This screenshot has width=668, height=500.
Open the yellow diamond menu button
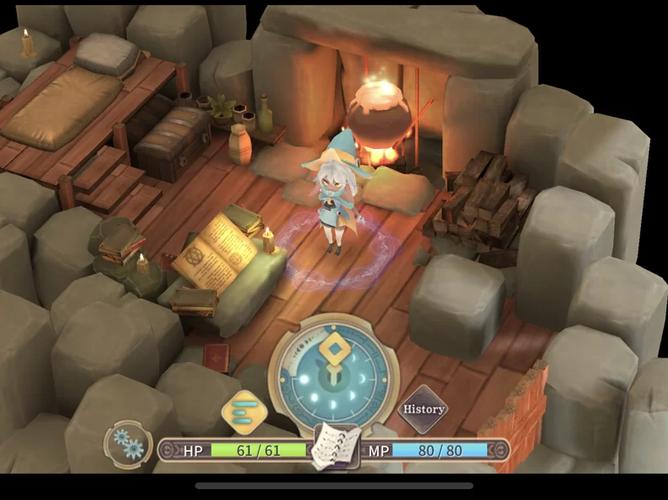click(243, 411)
